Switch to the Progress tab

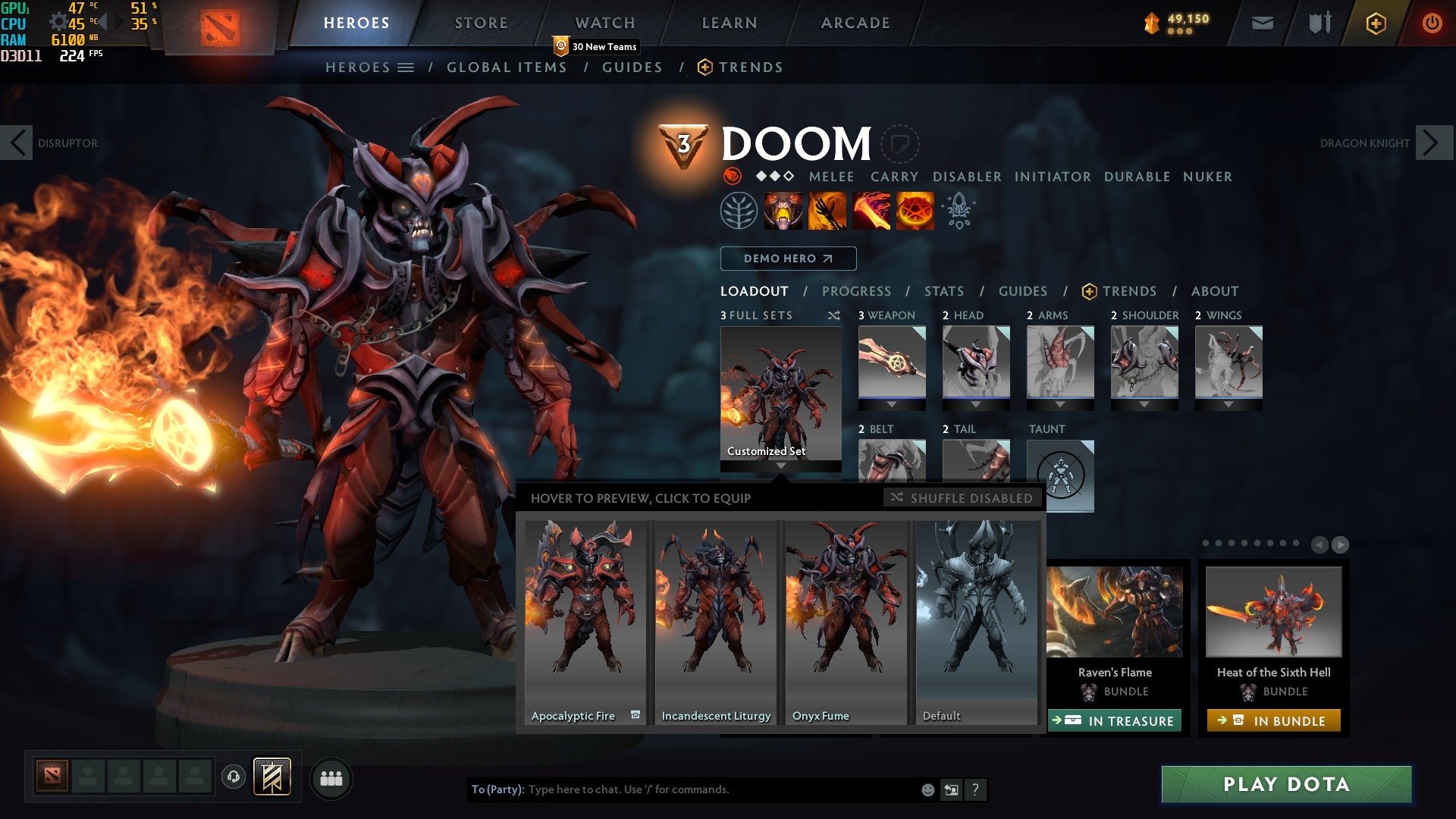[x=856, y=291]
